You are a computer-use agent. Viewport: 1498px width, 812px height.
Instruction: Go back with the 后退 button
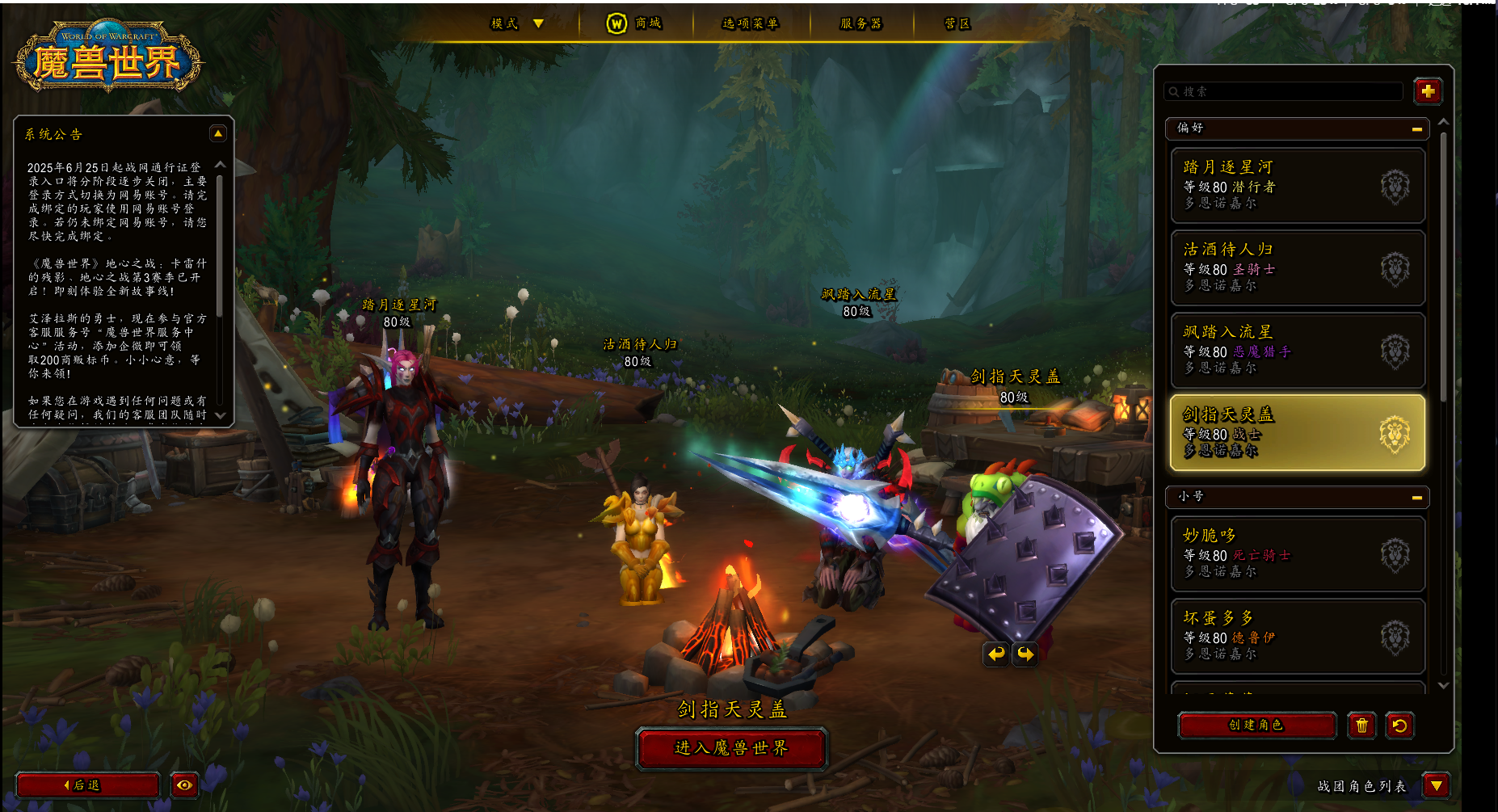point(87,785)
